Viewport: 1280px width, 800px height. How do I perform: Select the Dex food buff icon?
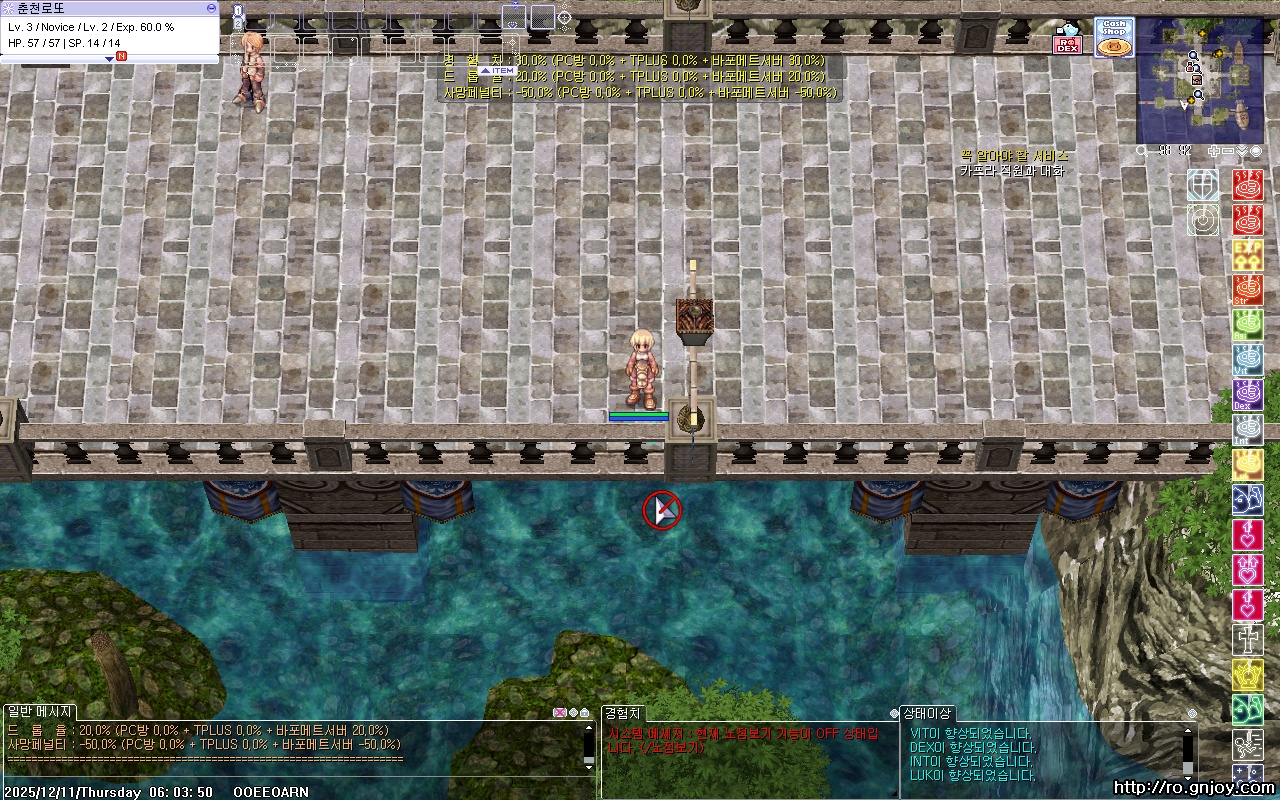click(x=1248, y=395)
